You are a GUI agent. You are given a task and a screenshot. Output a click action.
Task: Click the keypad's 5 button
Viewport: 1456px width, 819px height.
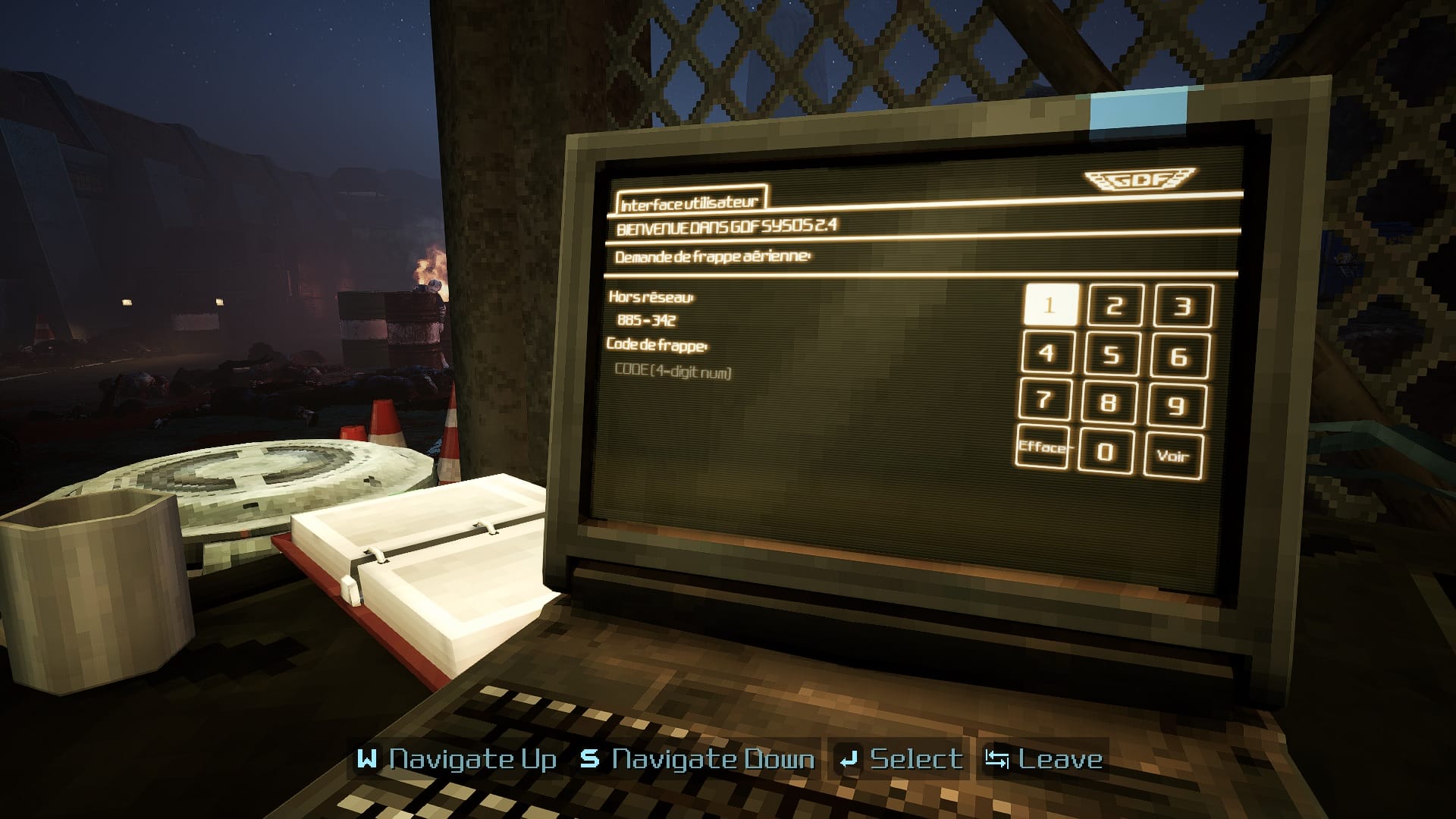click(1112, 354)
